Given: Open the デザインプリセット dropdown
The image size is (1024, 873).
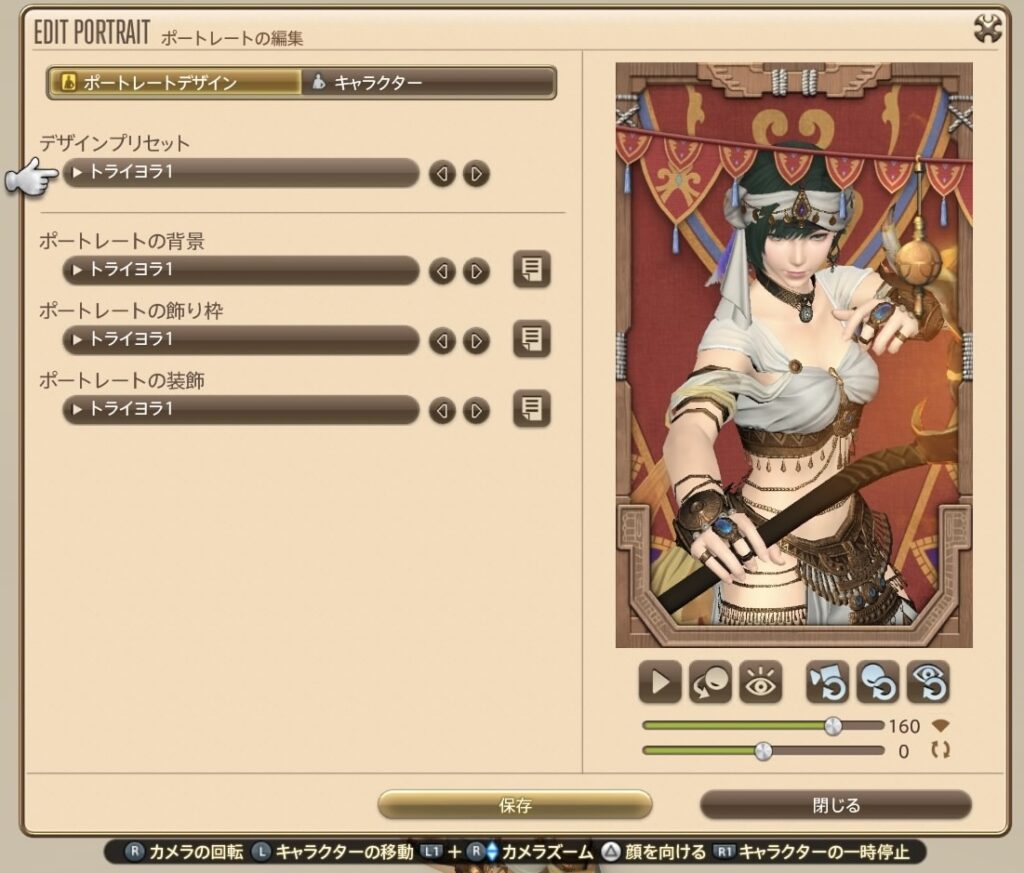Looking at the screenshot, I should [240, 173].
